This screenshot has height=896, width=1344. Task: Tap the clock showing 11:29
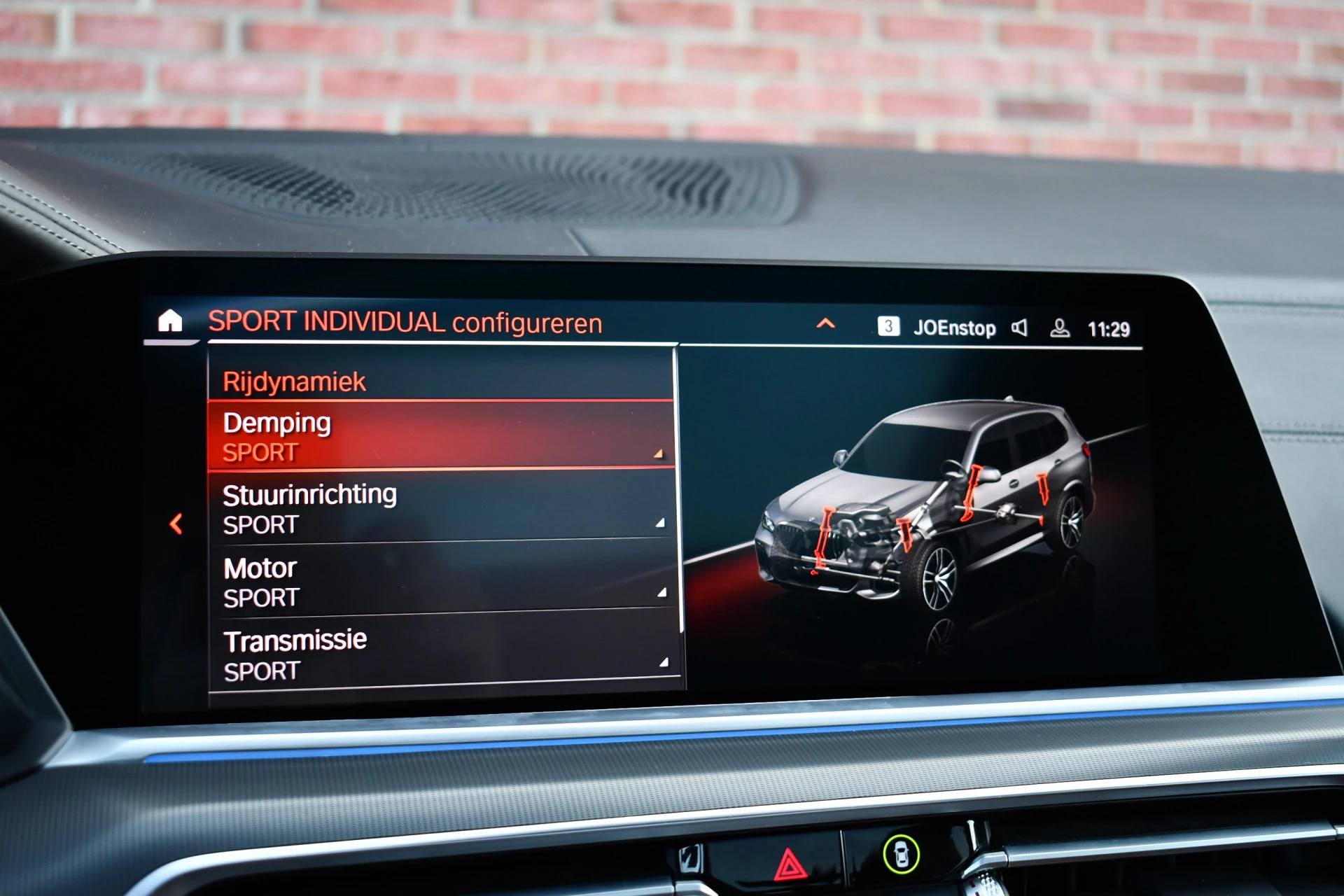pyautogui.click(x=1110, y=327)
